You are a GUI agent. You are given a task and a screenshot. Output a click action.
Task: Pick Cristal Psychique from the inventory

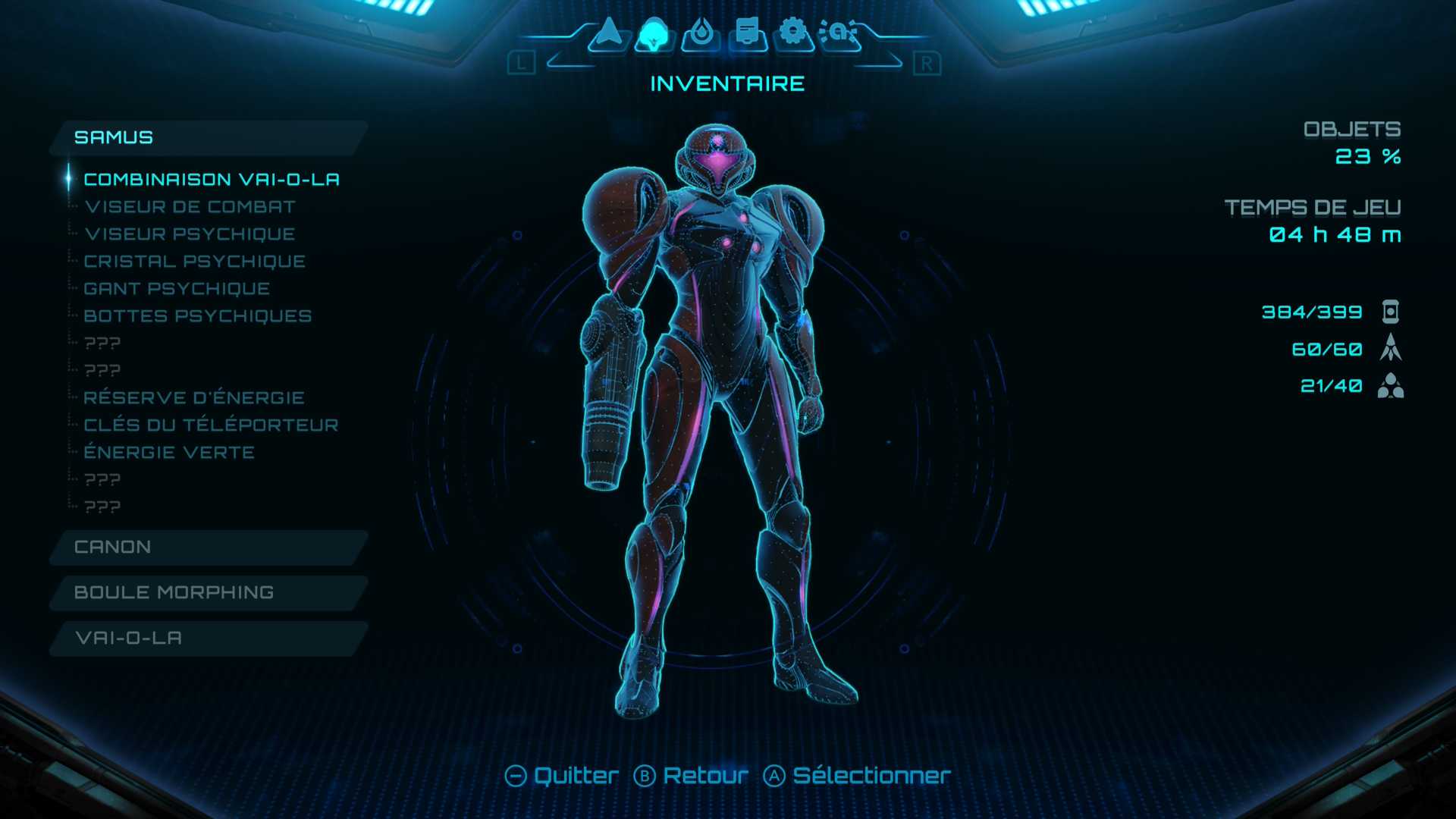coord(194,262)
